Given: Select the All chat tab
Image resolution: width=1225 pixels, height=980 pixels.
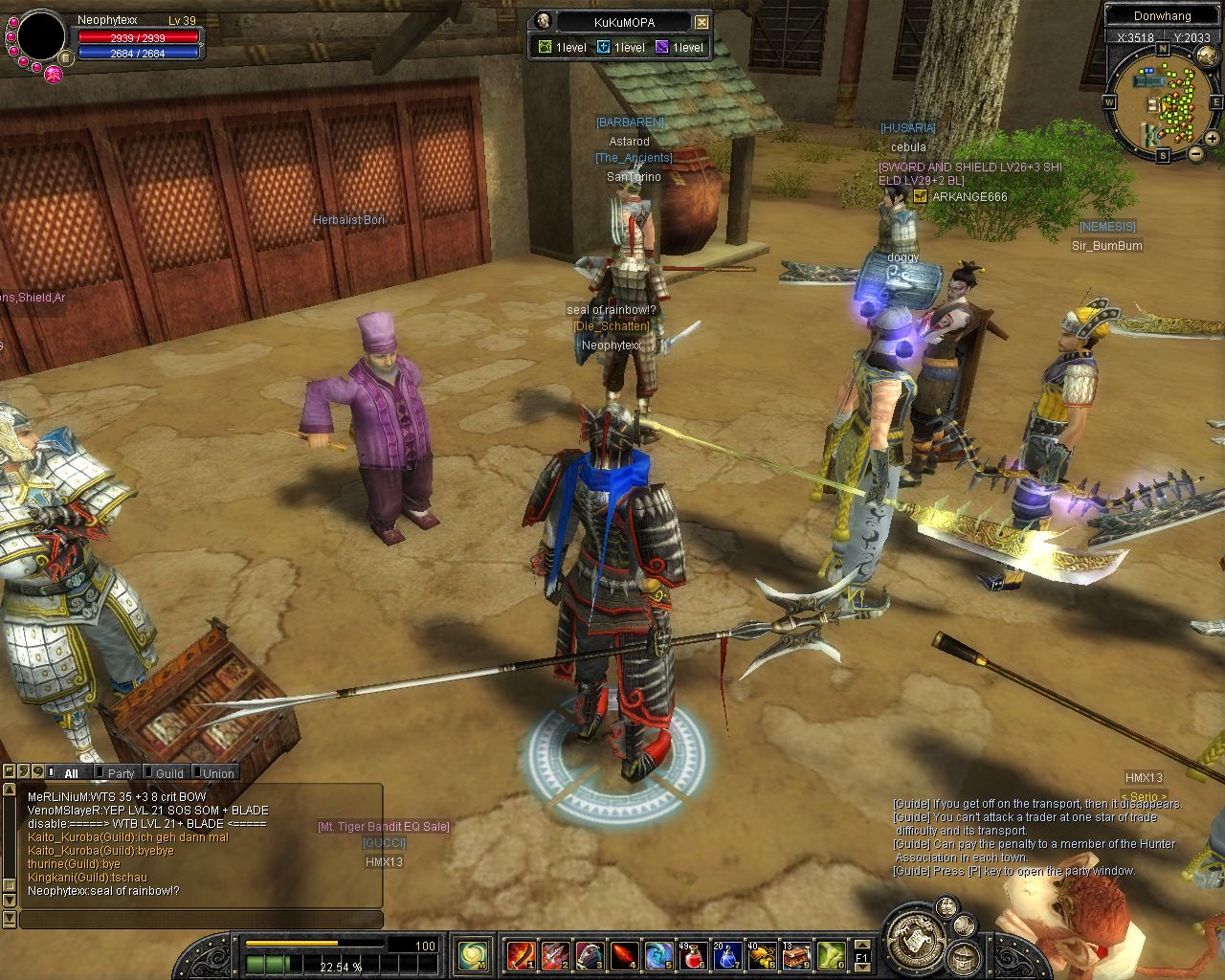Looking at the screenshot, I should click(71, 773).
